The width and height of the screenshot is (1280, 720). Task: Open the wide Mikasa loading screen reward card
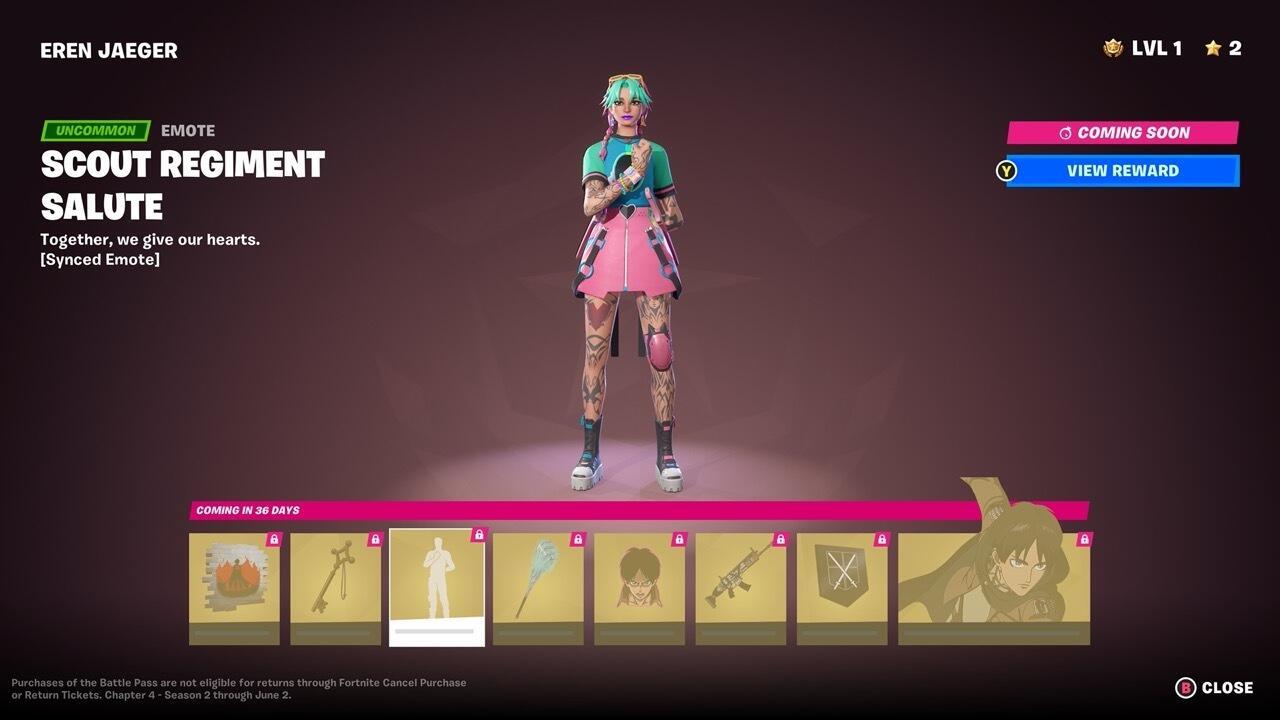click(994, 585)
